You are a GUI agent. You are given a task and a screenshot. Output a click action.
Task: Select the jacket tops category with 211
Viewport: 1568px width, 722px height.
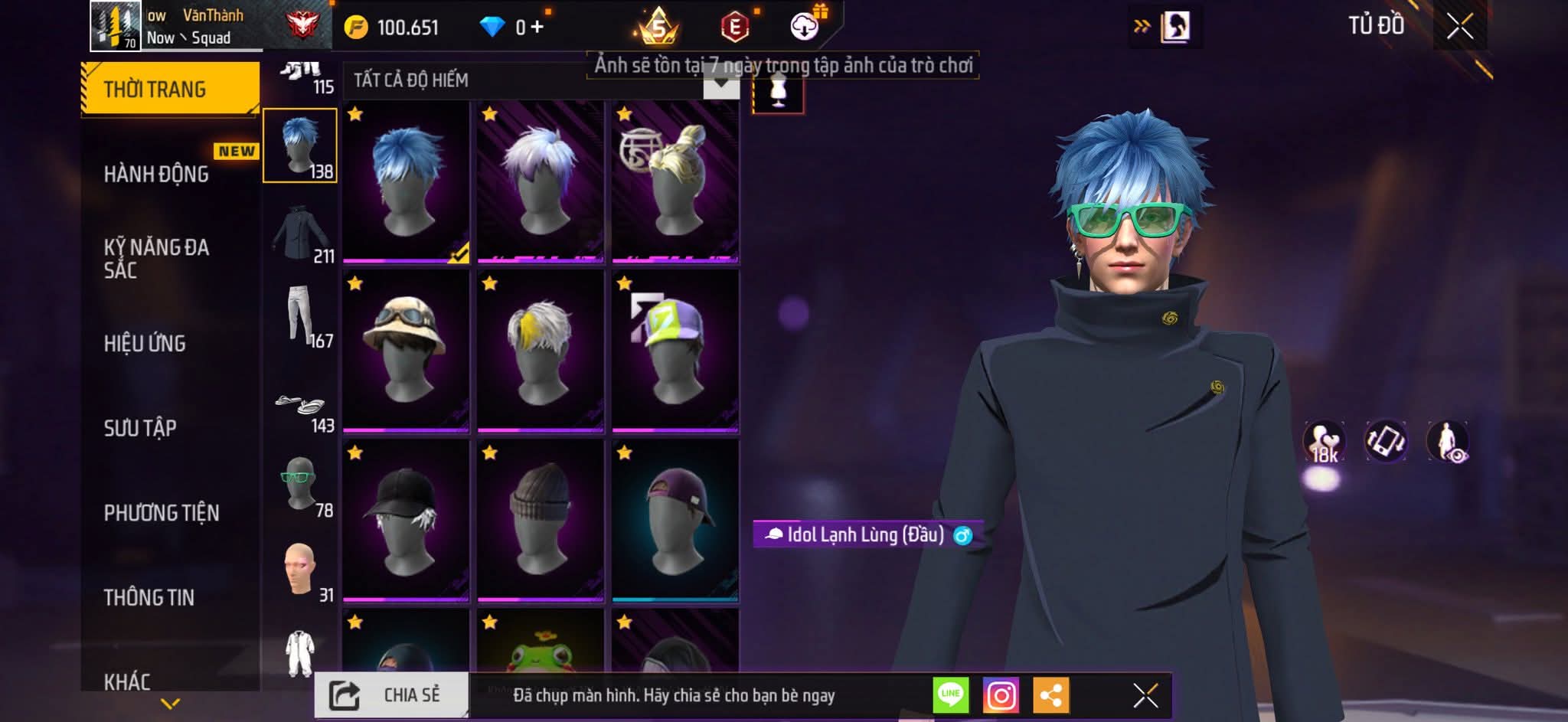pyautogui.click(x=301, y=233)
